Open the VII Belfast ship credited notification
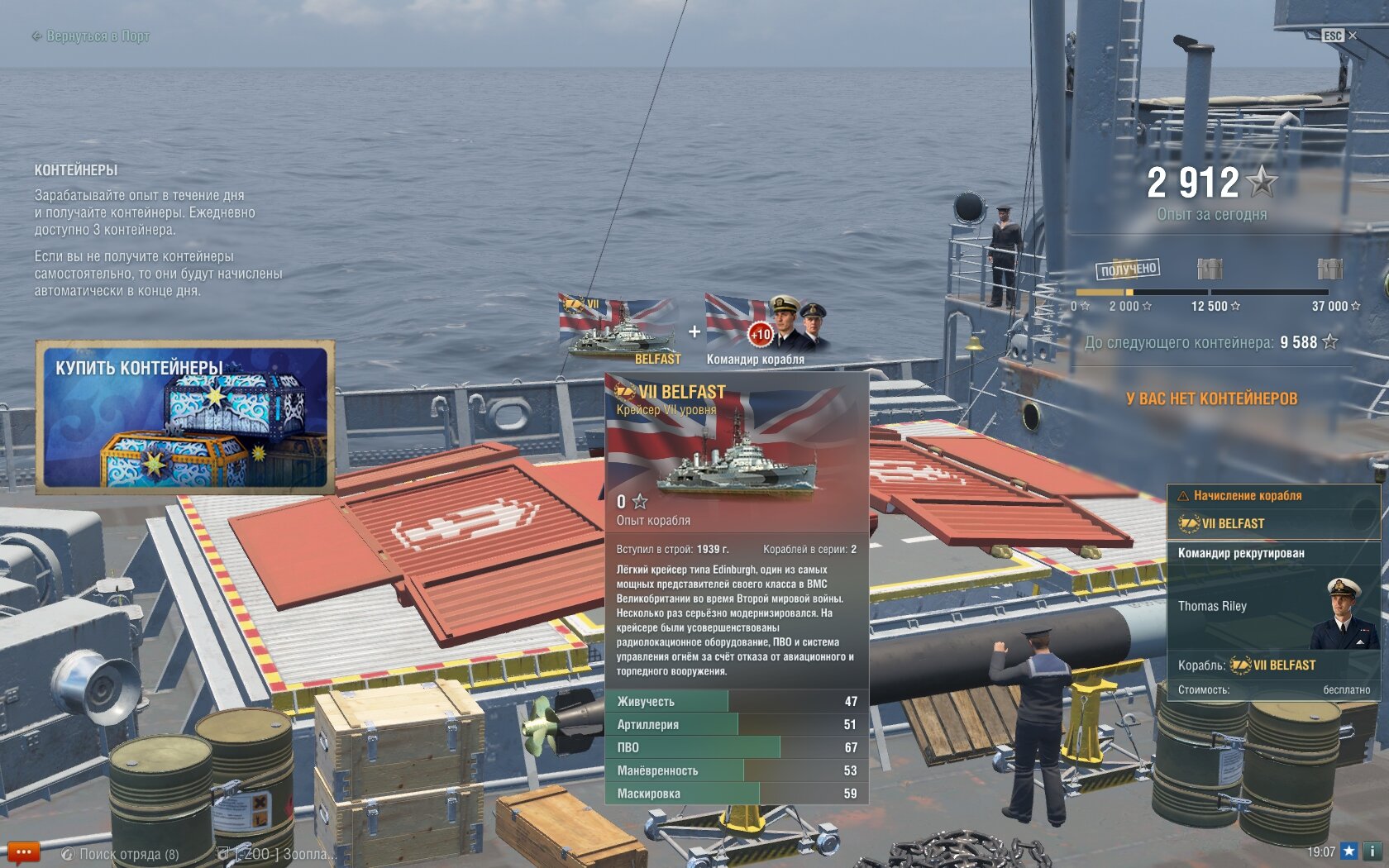The image size is (1389, 868). click(x=1273, y=513)
